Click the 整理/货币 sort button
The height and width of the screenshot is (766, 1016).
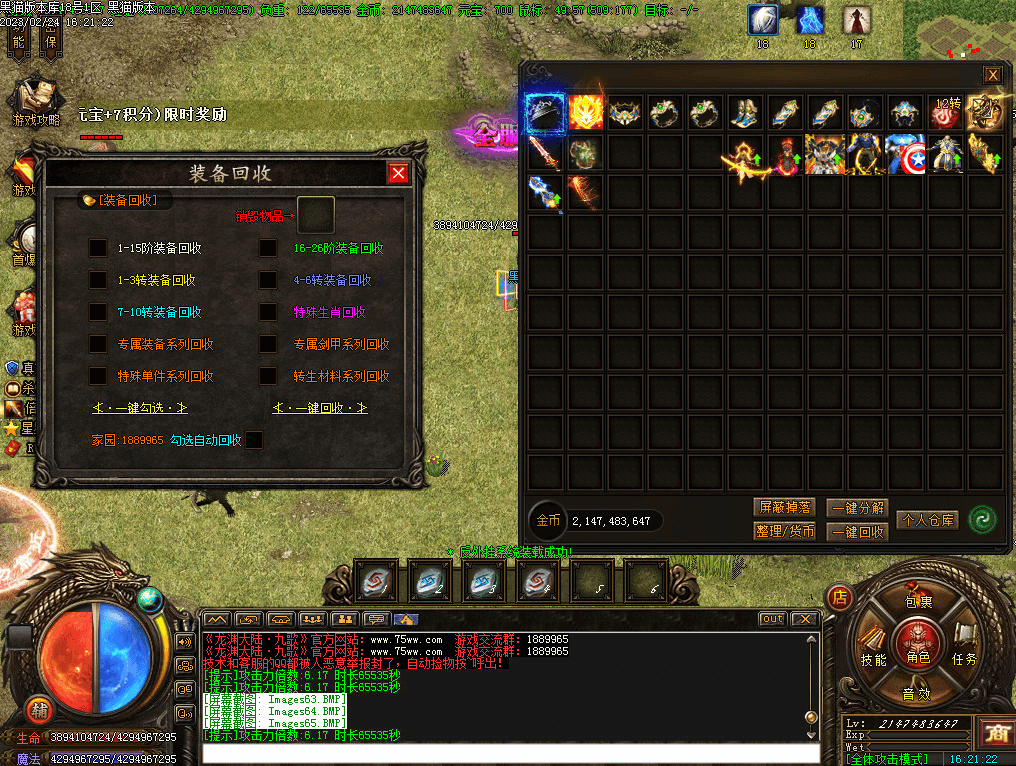point(784,531)
